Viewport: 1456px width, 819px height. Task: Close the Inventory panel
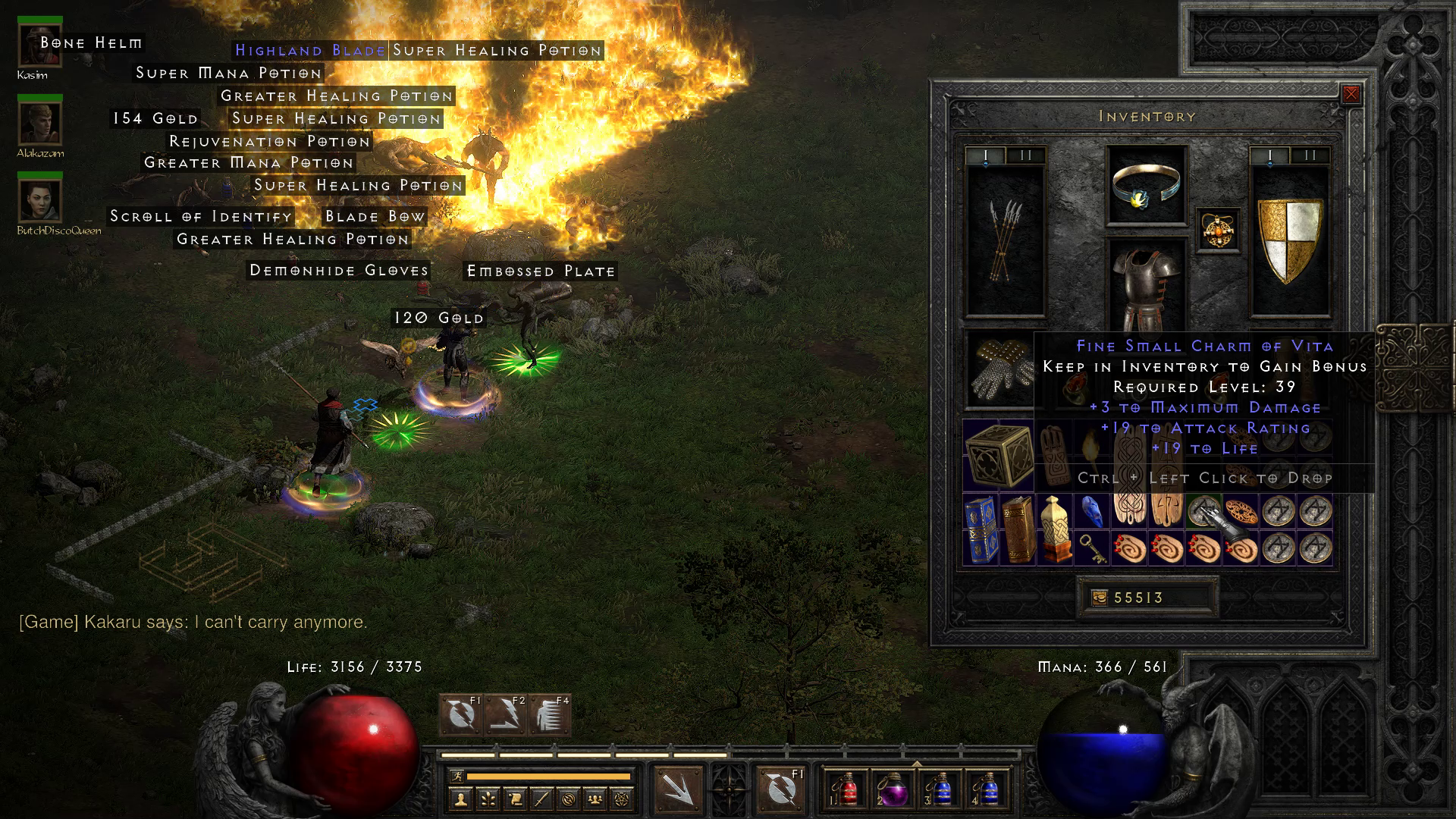(x=1351, y=94)
